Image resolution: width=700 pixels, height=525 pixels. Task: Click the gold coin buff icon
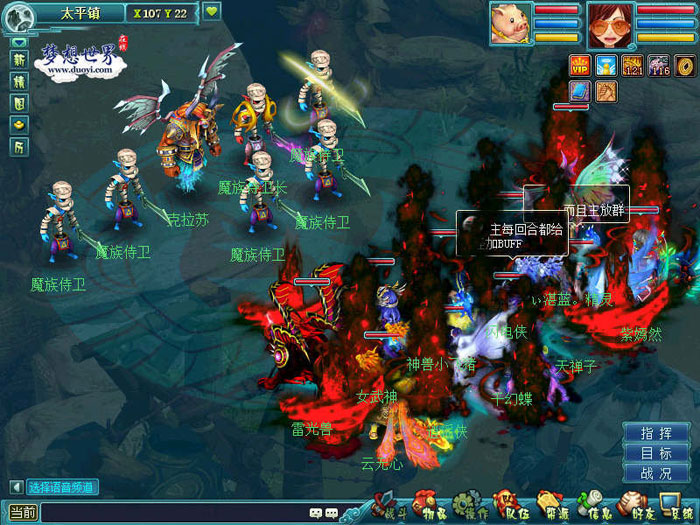pyautogui.click(x=686, y=66)
